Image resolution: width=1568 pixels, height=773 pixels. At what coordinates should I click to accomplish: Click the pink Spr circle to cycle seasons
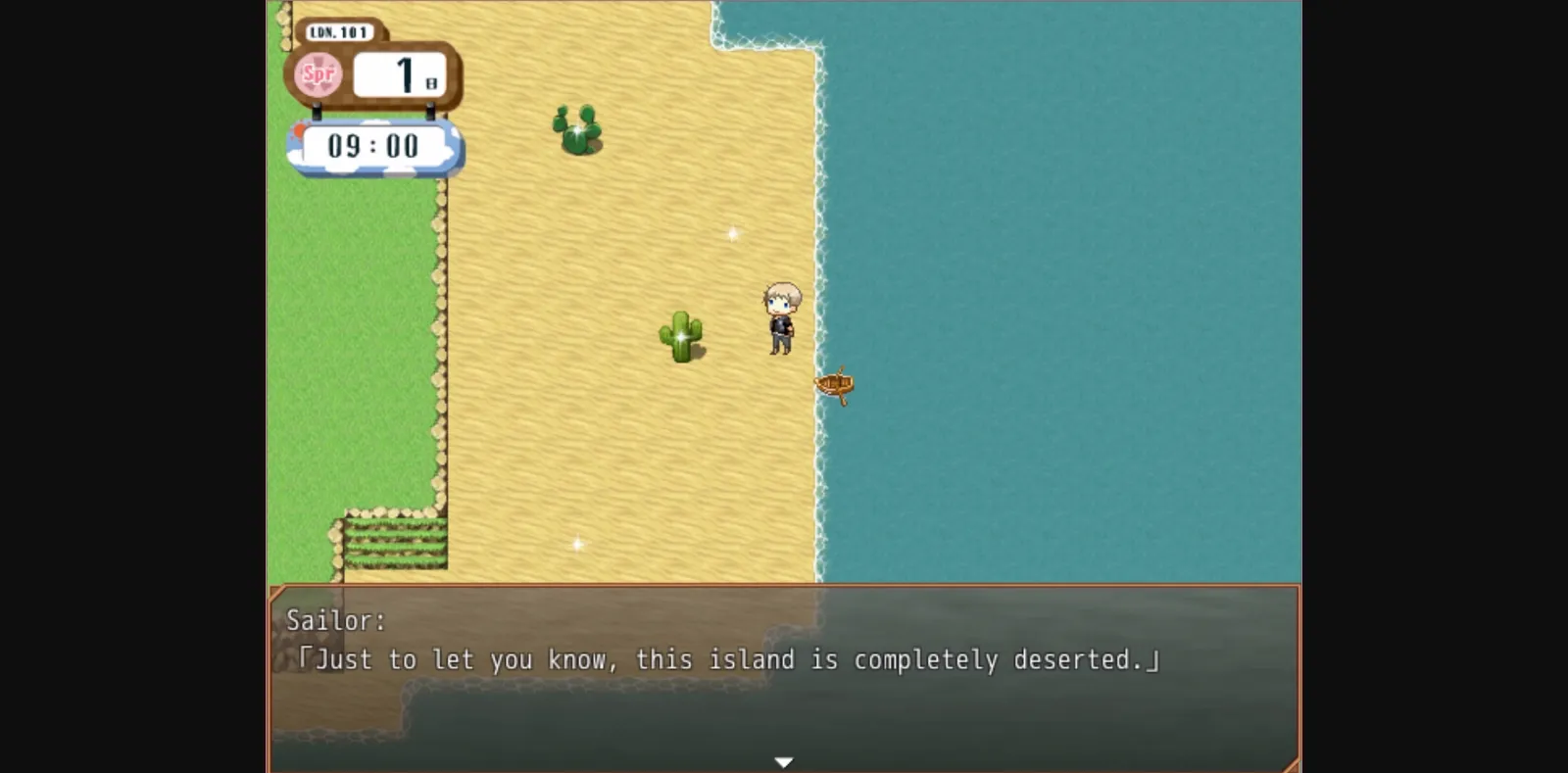[317, 72]
